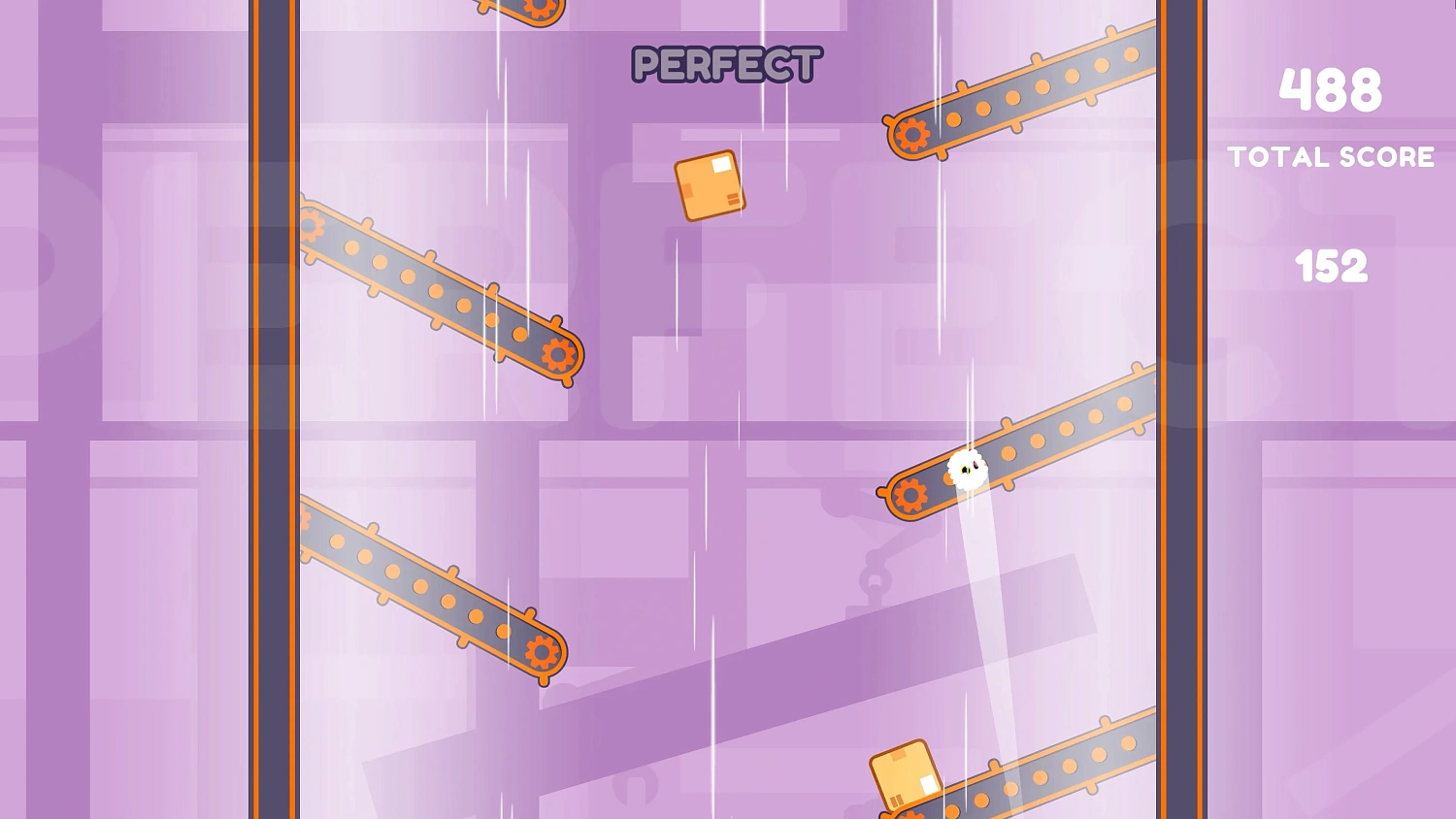Image resolution: width=1456 pixels, height=819 pixels.
Task: Click the gear icon on the top-right conveyor
Action: click(912, 131)
